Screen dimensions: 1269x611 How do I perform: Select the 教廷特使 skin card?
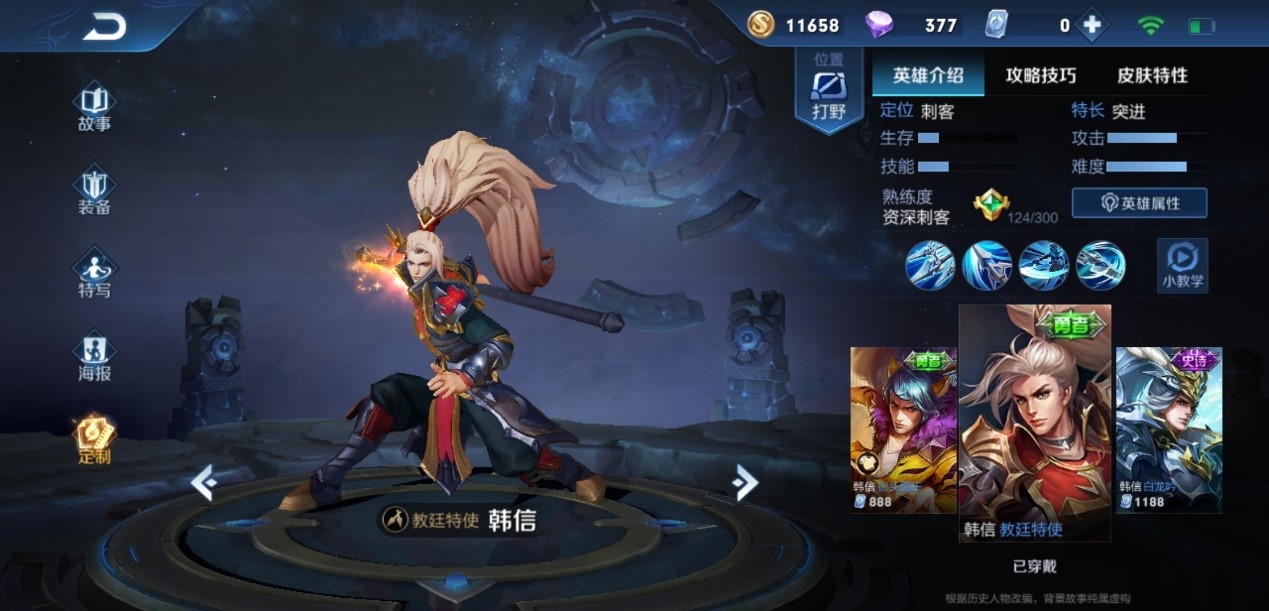click(x=1034, y=423)
